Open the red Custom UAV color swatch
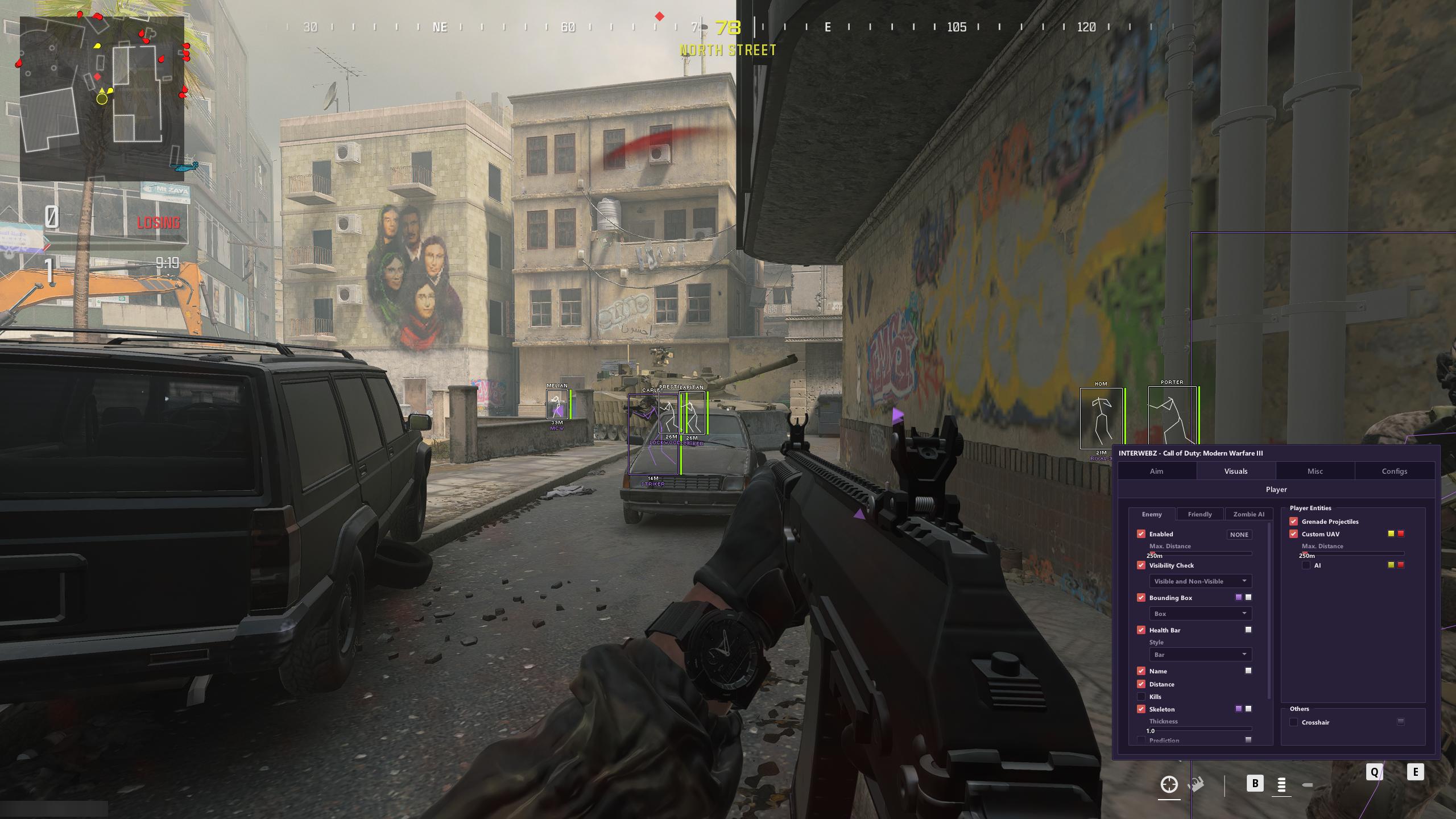1456x819 pixels. click(1401, 533)
